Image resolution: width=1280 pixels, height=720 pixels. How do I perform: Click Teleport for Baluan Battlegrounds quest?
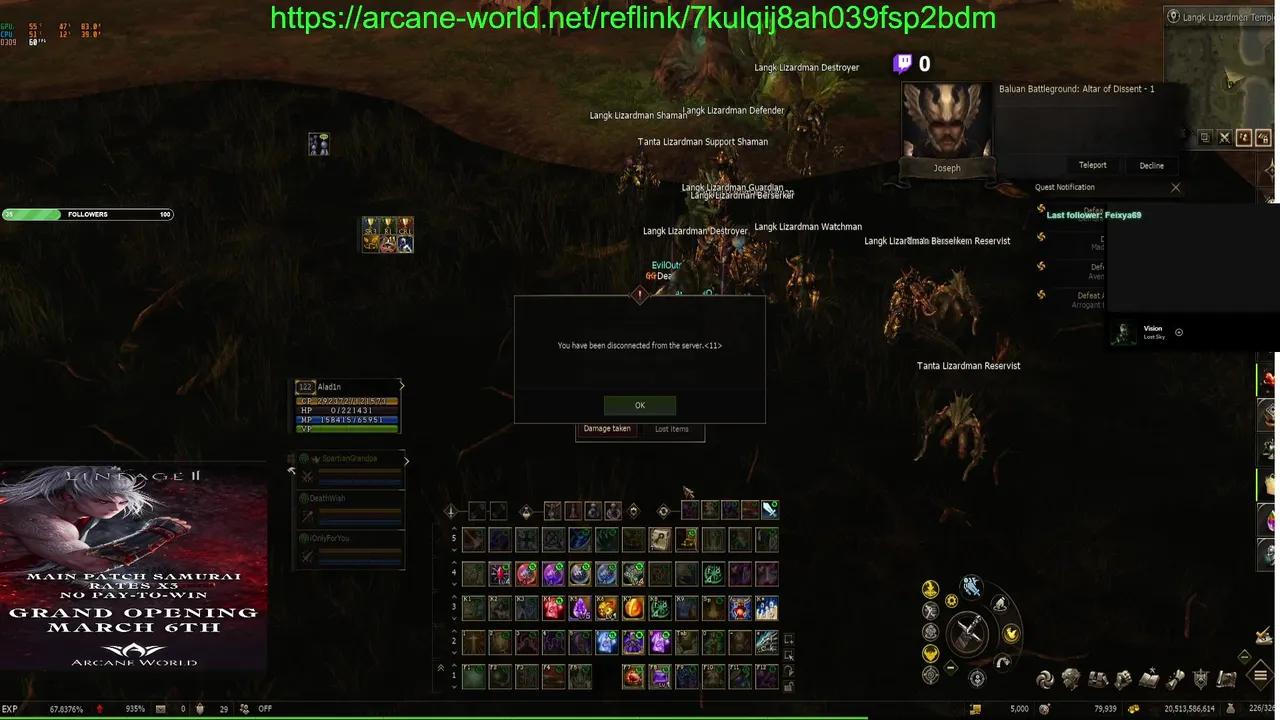pyautogui.click(x=1092, y=165)
